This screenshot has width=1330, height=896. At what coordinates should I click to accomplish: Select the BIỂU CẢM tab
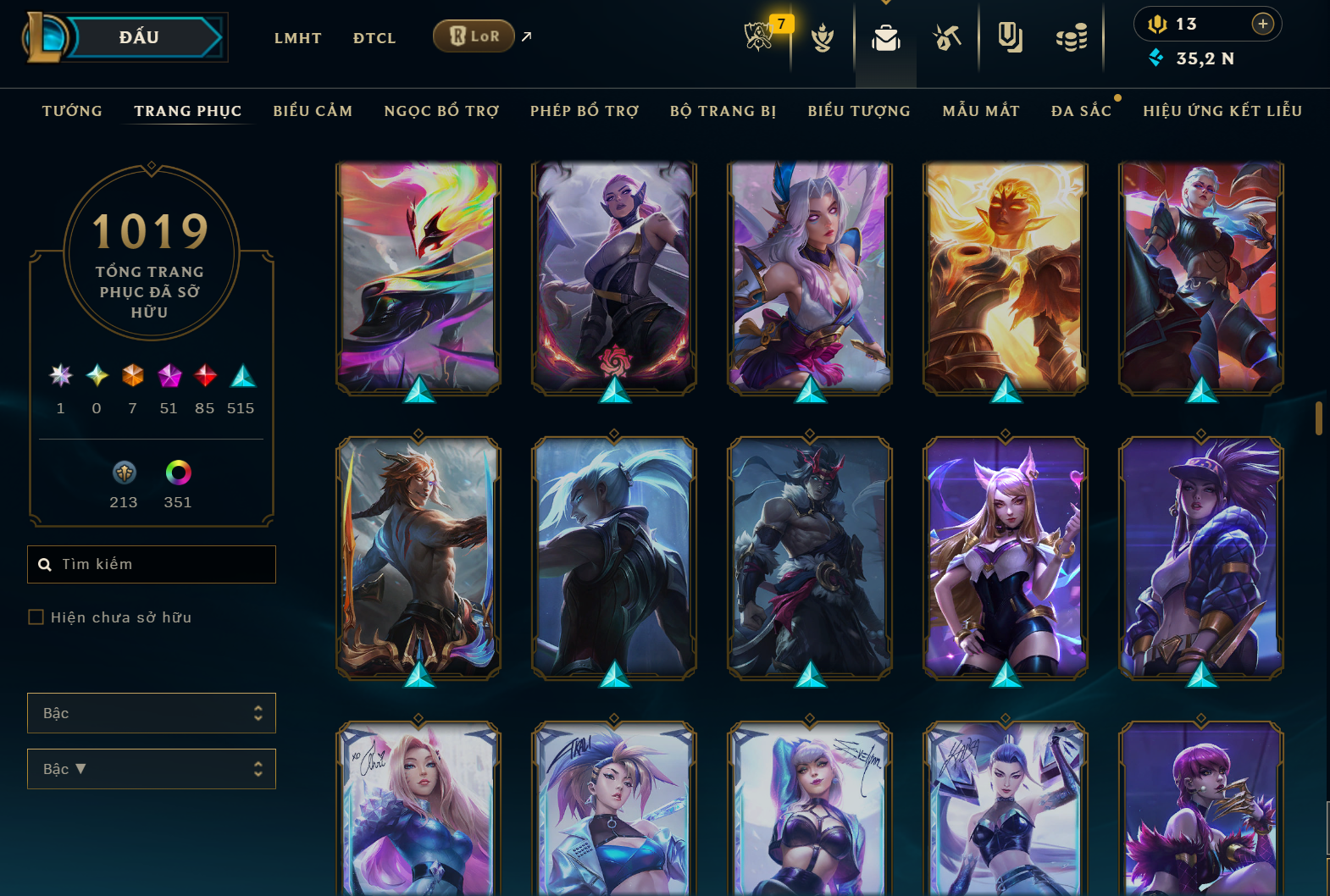[313, 111]
